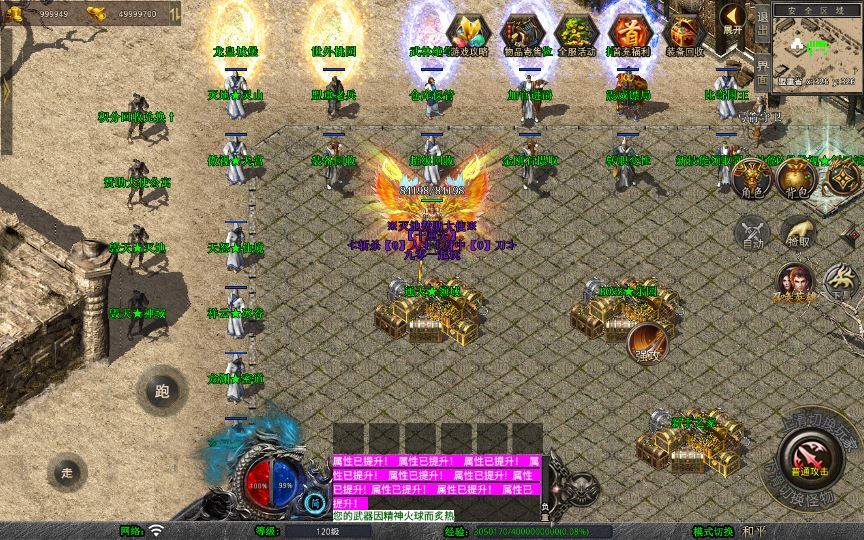Open the 全服活动 server events icon
864x540 pixels.
577,34
